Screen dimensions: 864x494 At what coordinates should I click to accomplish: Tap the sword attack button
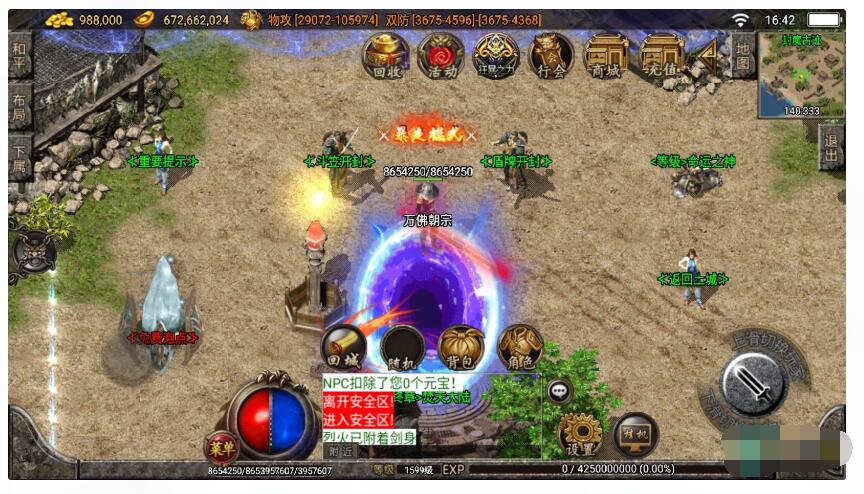[x=753, y=384]
